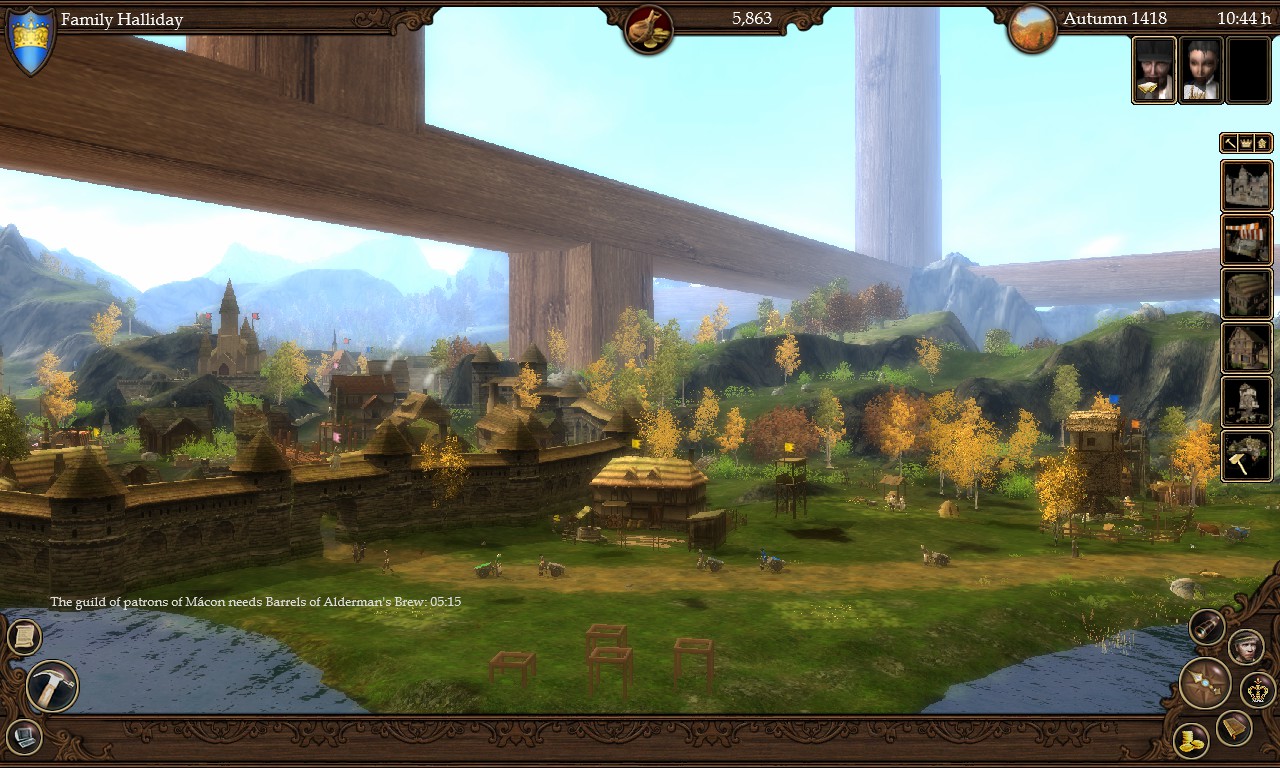Toggle the rightmost building category tab
Image resolution: width=1280 pixels, height=768 pixels.
pyautogui.click(x=1260, y=143)
